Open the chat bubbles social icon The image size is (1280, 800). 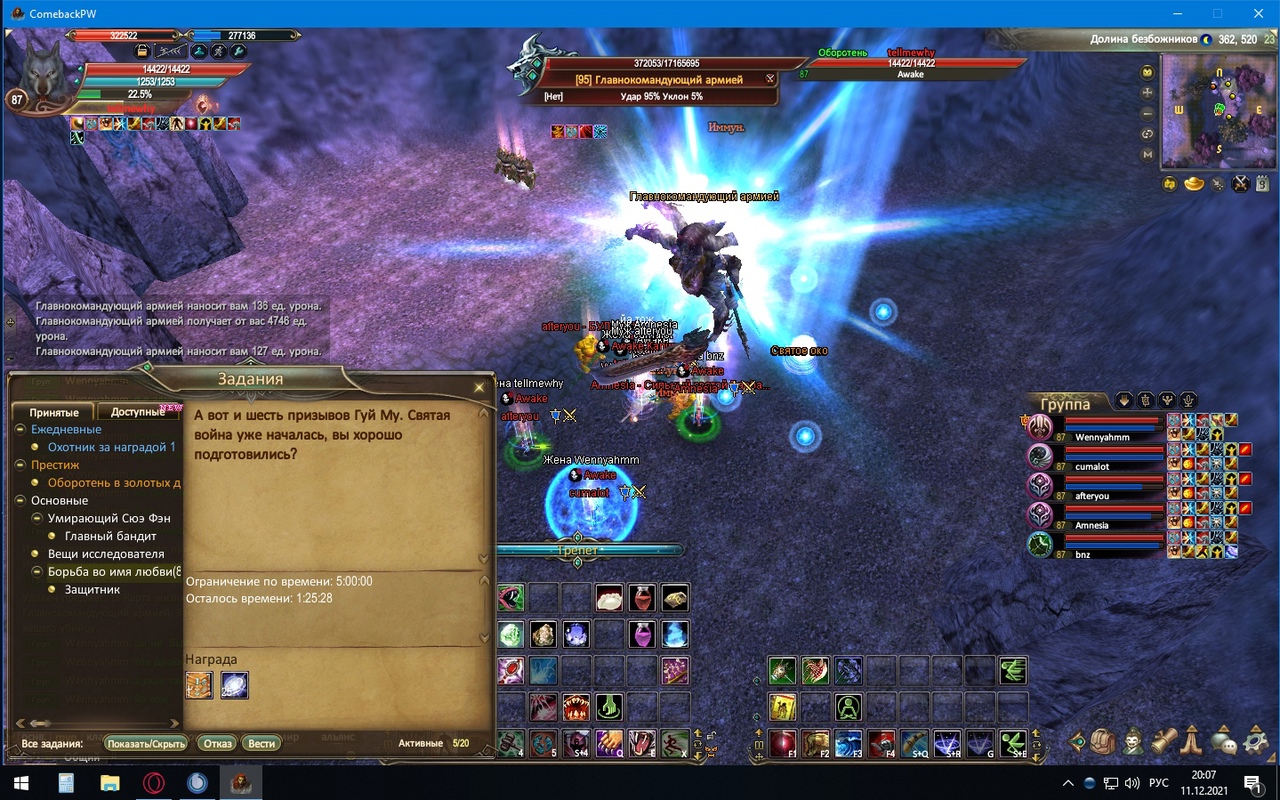point(1222,741)
